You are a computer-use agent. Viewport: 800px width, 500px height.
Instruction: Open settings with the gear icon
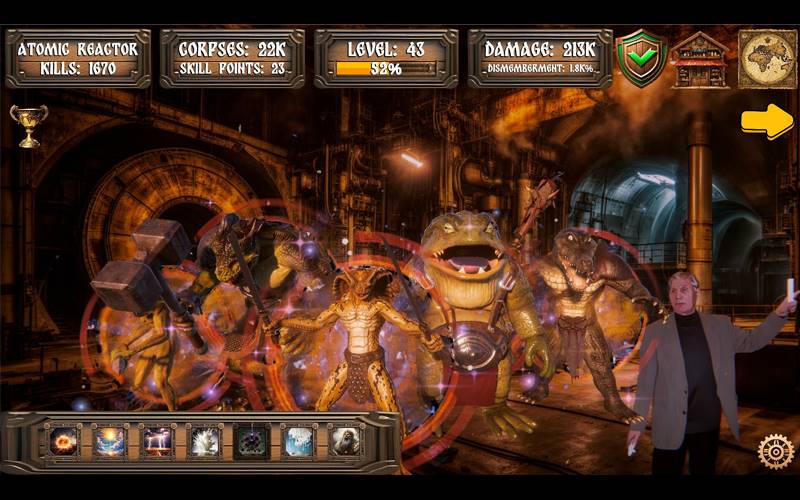tap(775, 451)
